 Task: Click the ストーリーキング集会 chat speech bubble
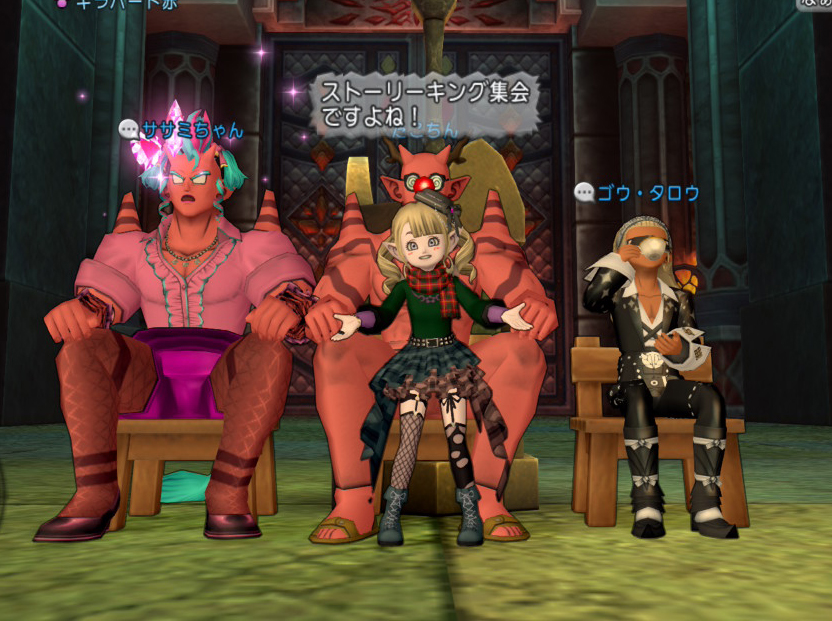coord(424,105)
